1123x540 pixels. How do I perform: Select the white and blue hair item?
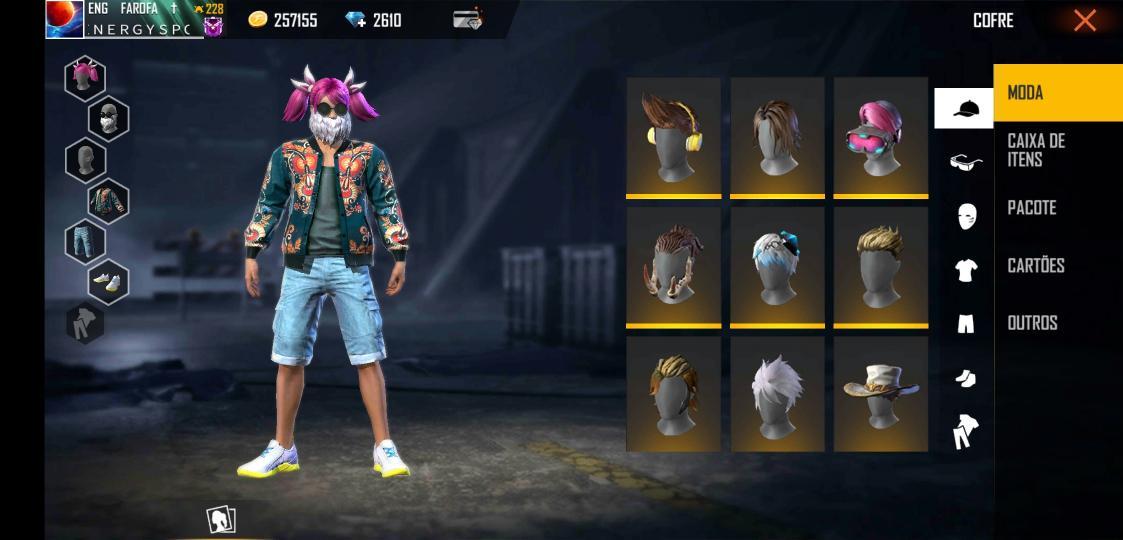[777, 265]
